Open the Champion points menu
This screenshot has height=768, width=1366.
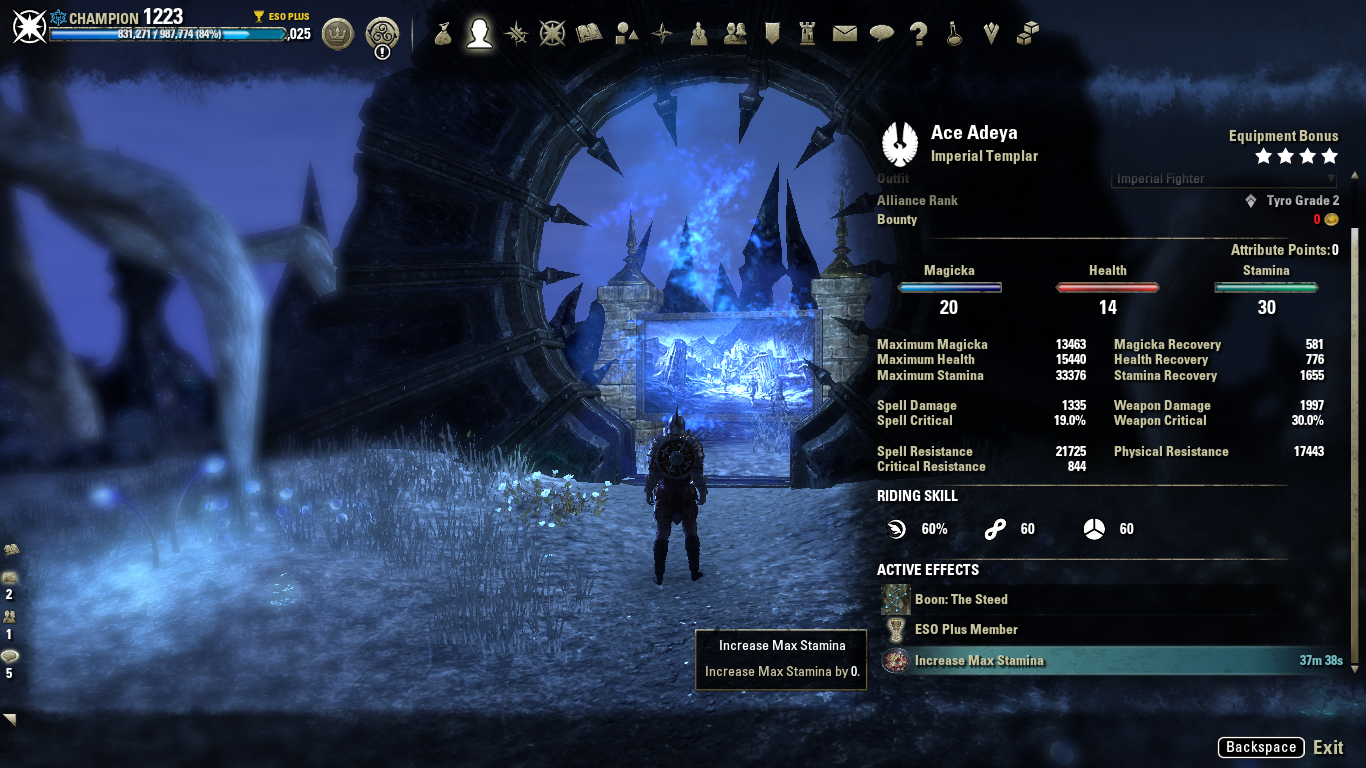[552, 34]
